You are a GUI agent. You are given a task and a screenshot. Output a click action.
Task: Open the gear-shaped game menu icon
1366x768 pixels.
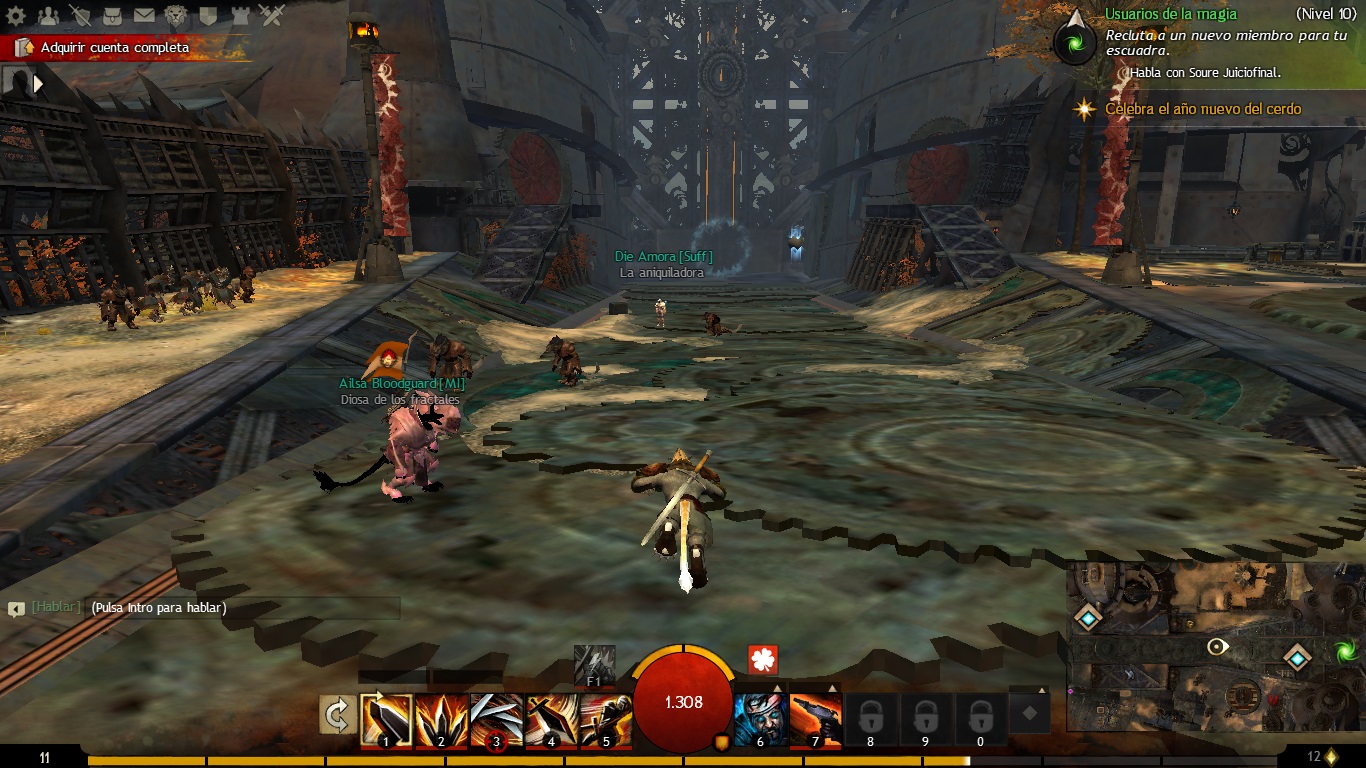[15, 15]
